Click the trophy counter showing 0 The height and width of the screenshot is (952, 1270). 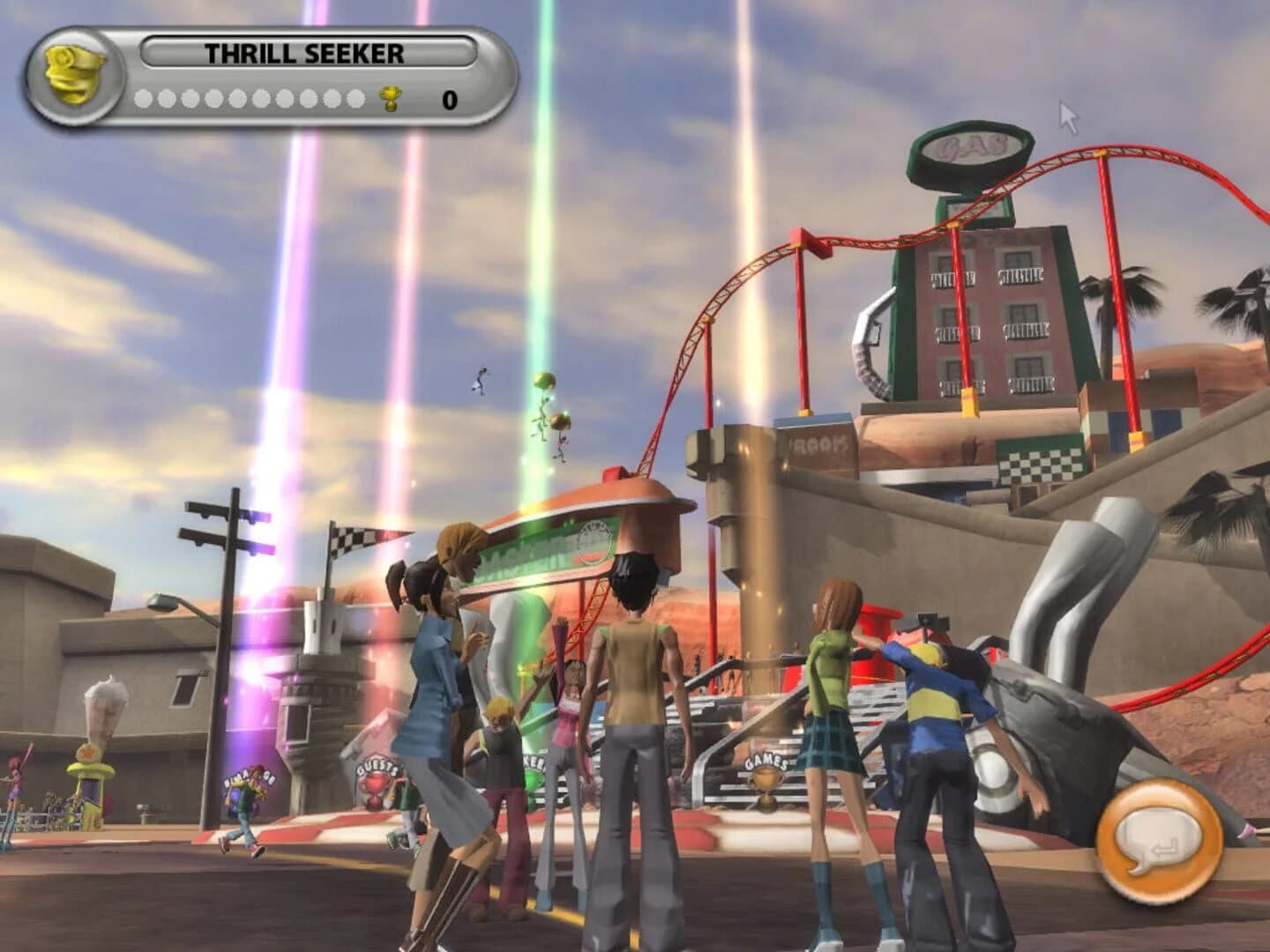tap(448, 99)
